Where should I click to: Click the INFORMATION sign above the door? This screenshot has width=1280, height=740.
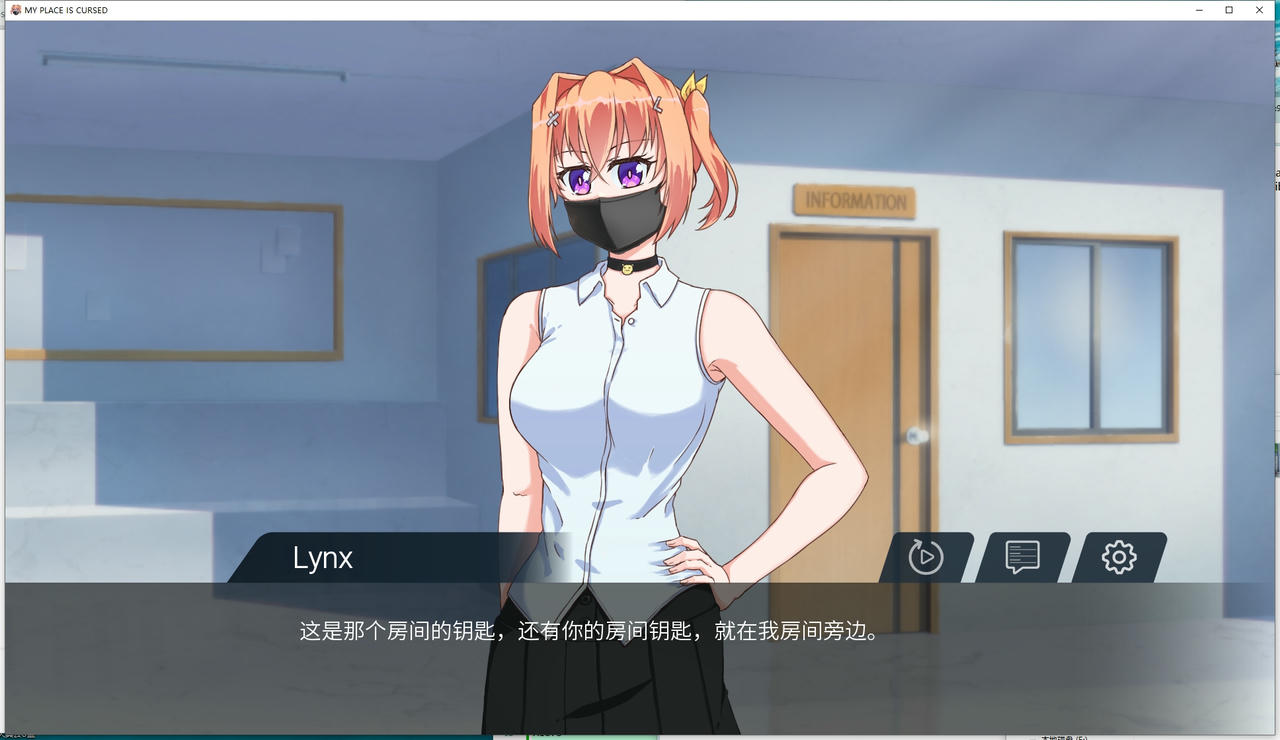pos(856,198)
